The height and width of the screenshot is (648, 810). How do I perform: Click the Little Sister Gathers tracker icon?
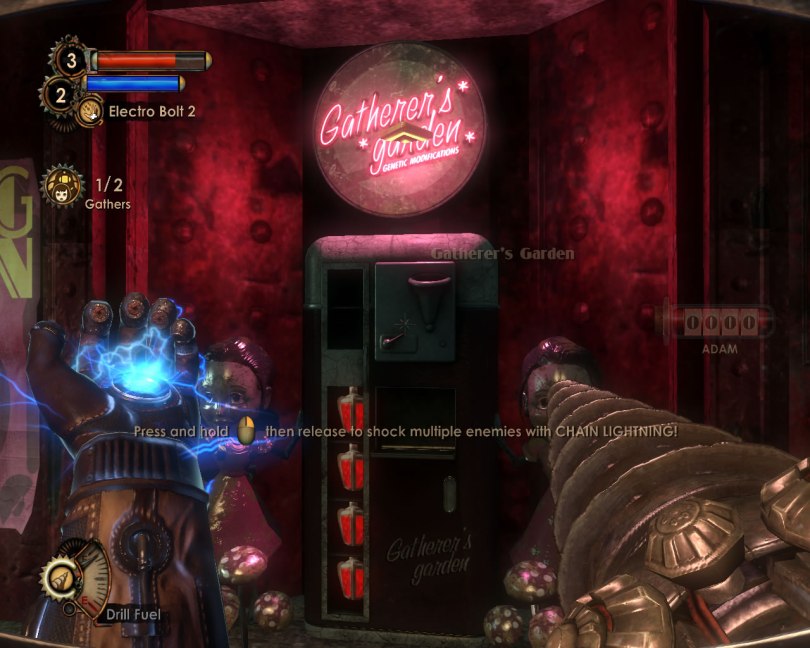pos(61,187)
